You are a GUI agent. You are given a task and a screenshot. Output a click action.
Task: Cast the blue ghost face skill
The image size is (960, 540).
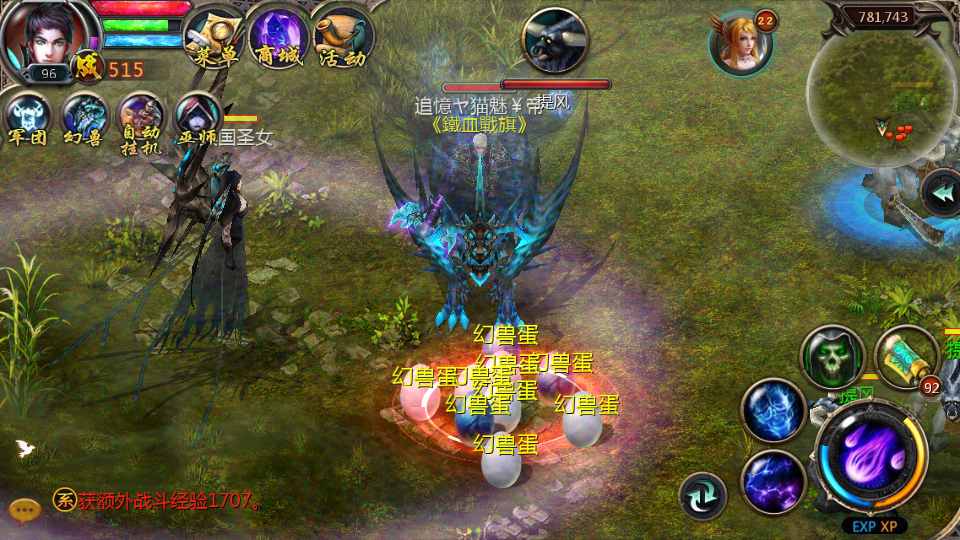point(773,410)
